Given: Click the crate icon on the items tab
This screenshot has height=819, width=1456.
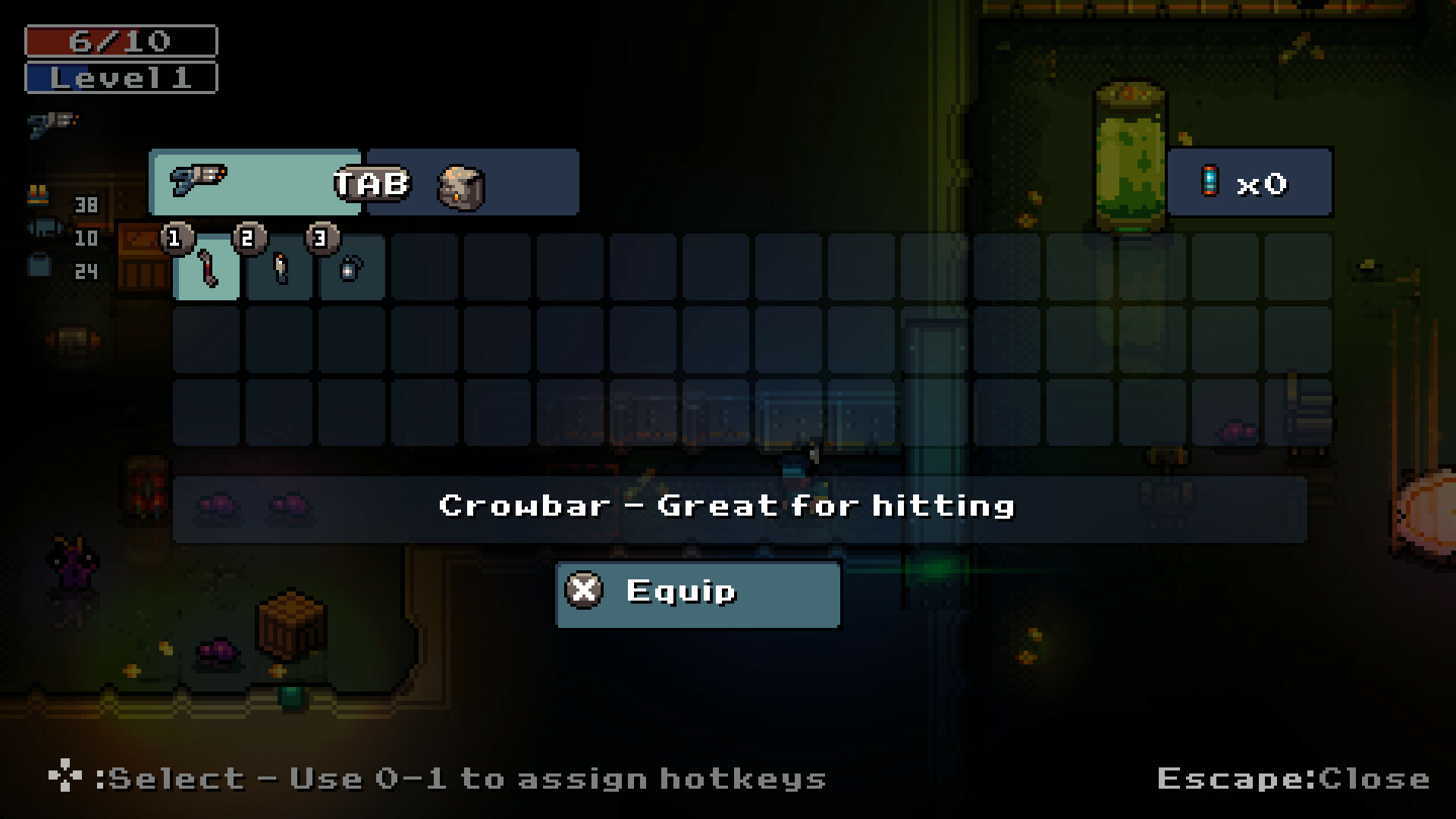Looking at the screenshot, I should 460,189.
